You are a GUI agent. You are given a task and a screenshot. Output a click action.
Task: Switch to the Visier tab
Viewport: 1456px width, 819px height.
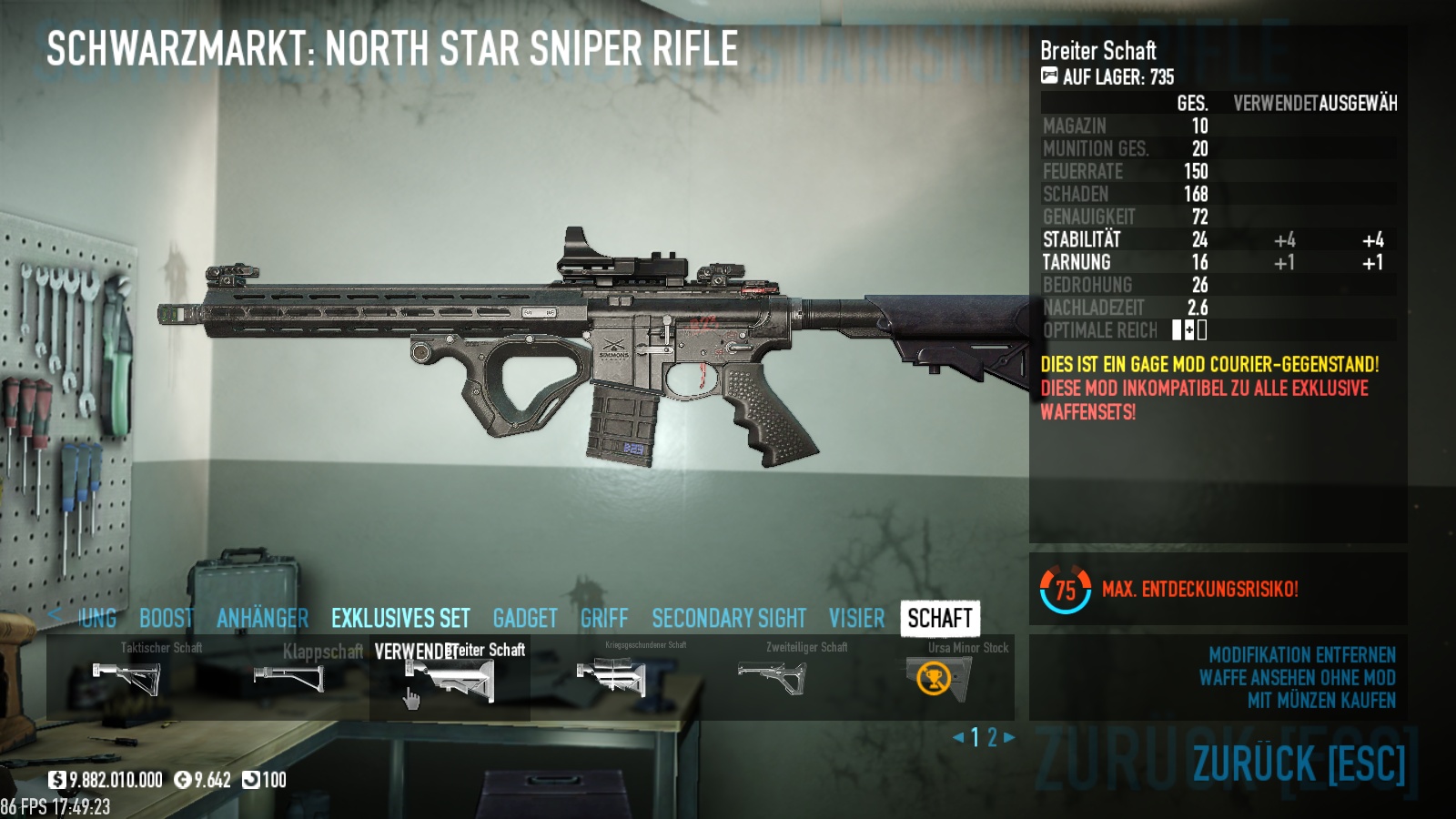(x=856, y=619)
